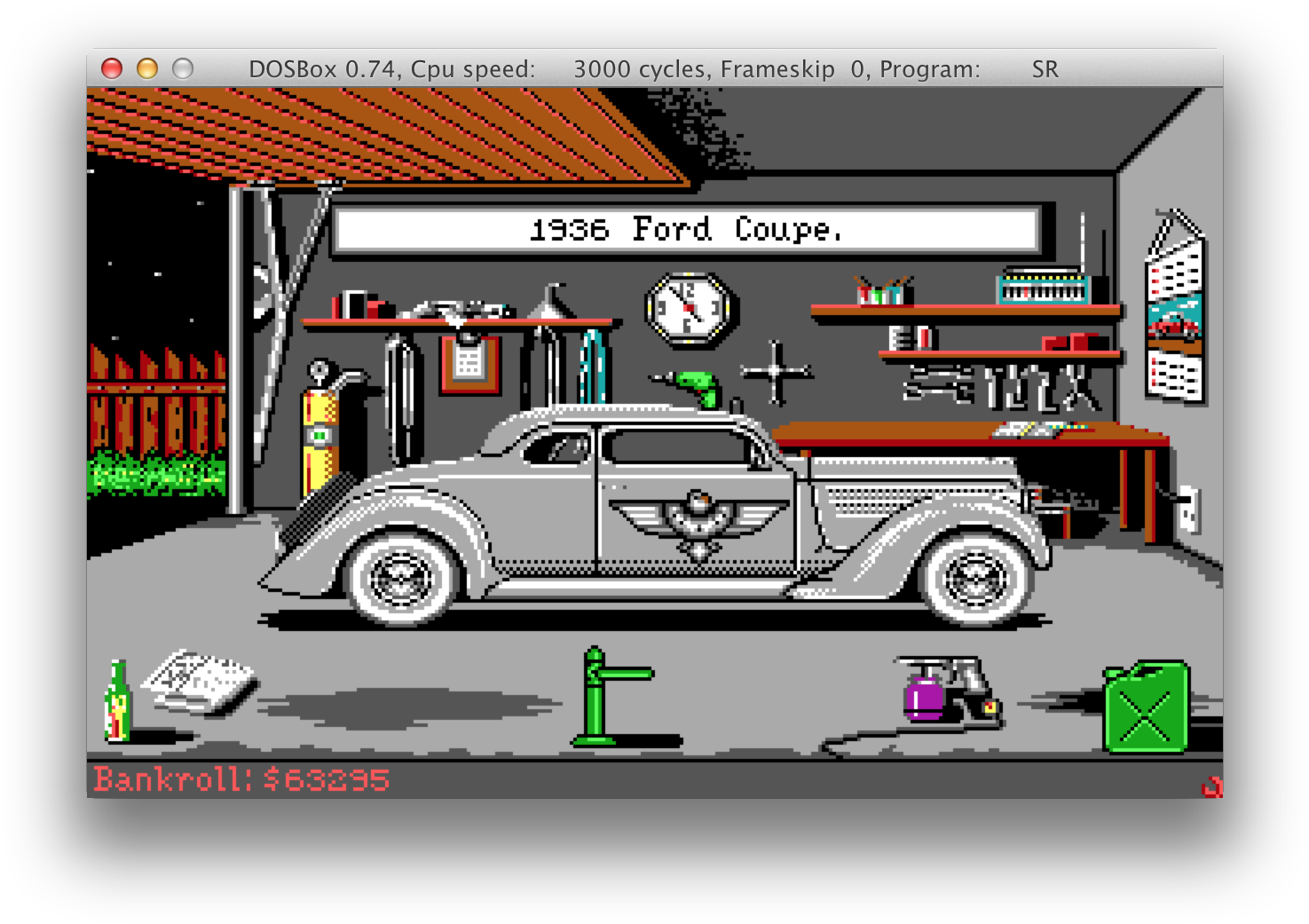Pick up the green gas can
This screenshot has height=924, width=1309.
(1146, 707)
